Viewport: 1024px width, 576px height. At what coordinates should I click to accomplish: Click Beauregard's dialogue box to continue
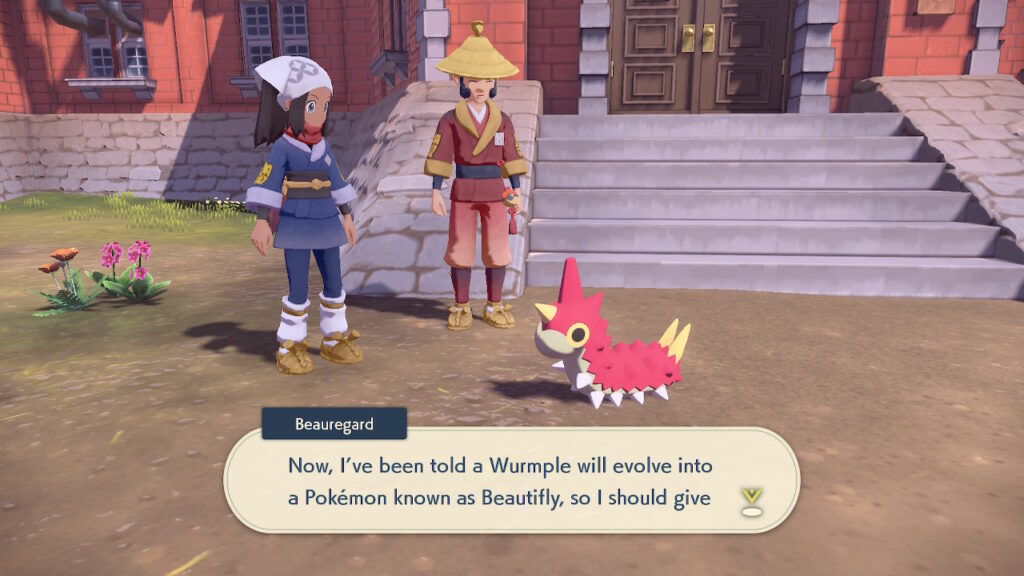coord(500,481)
